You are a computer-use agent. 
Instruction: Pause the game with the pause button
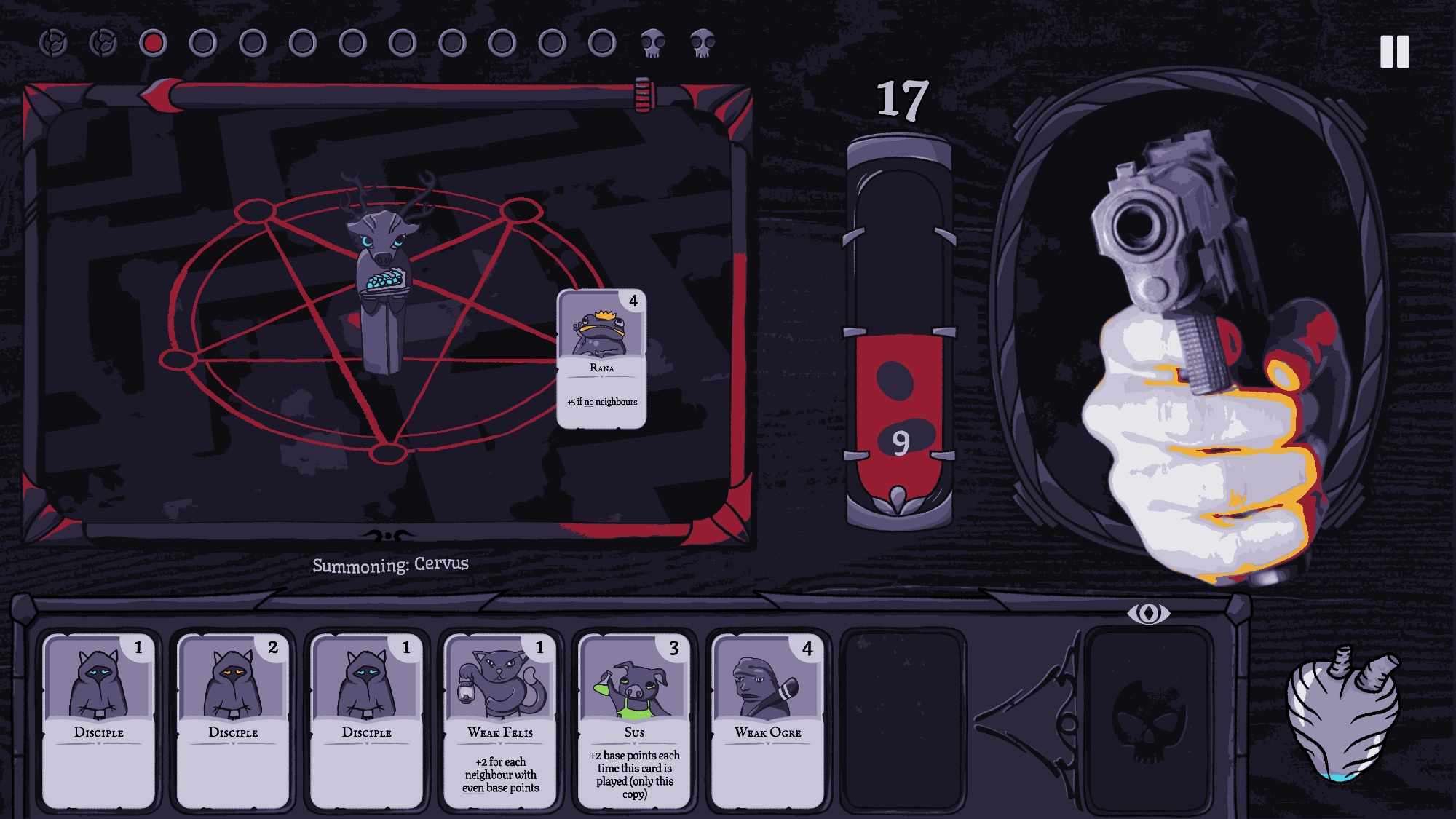pyautogui.click(x=1394, y=52)
